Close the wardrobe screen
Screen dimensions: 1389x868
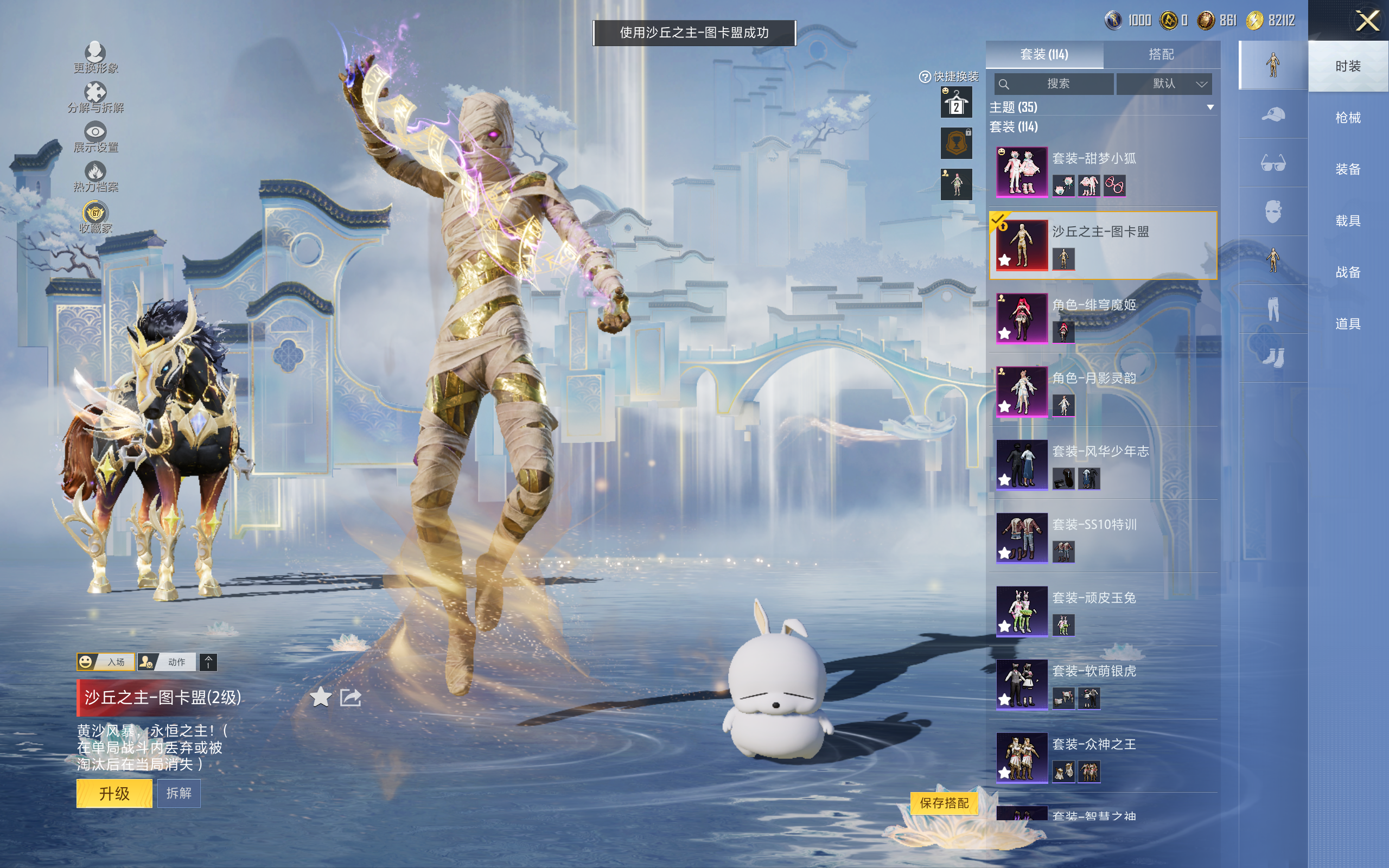[1367, 21]
